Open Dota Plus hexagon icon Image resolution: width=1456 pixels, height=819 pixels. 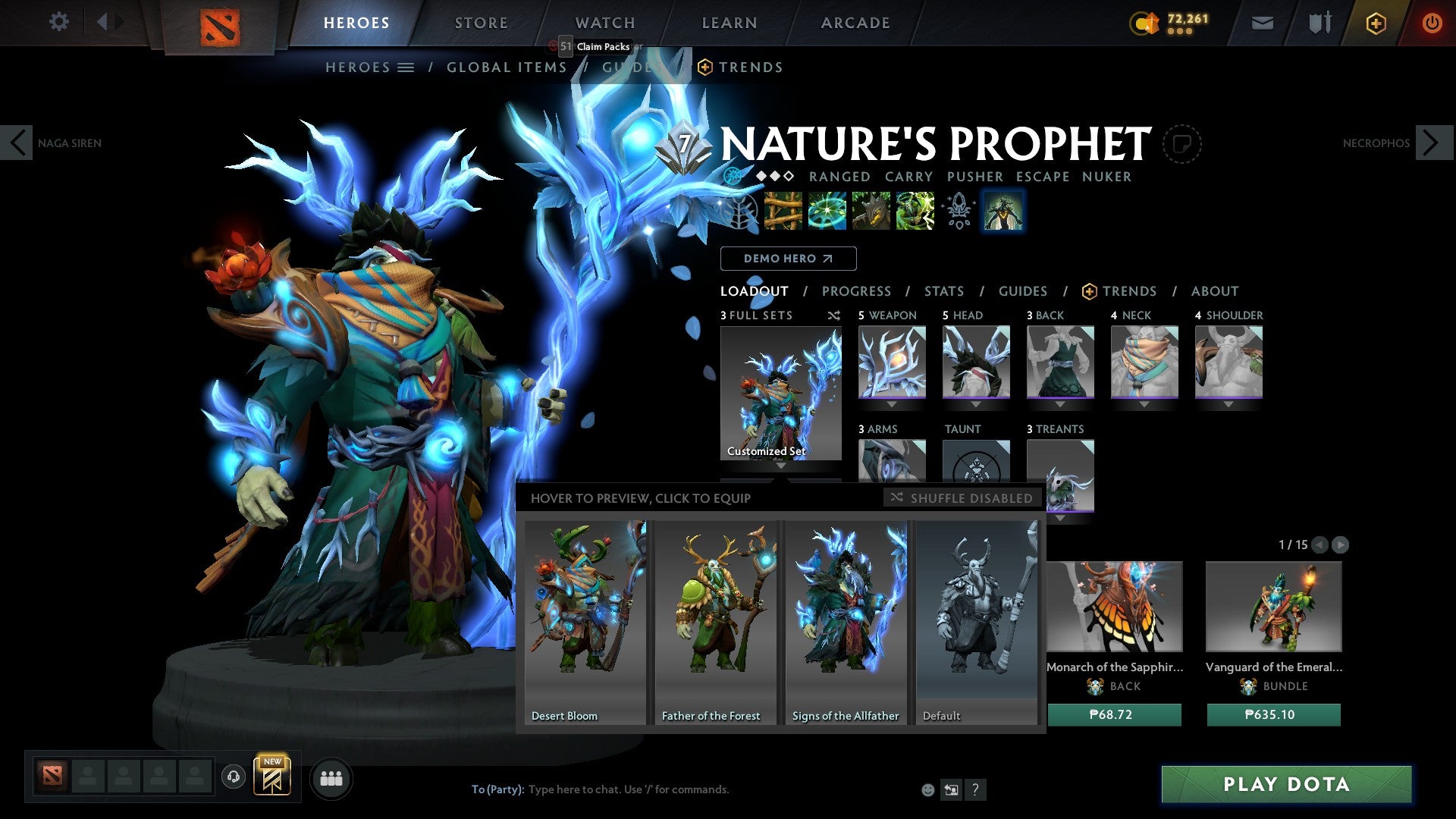(1375, 23)
